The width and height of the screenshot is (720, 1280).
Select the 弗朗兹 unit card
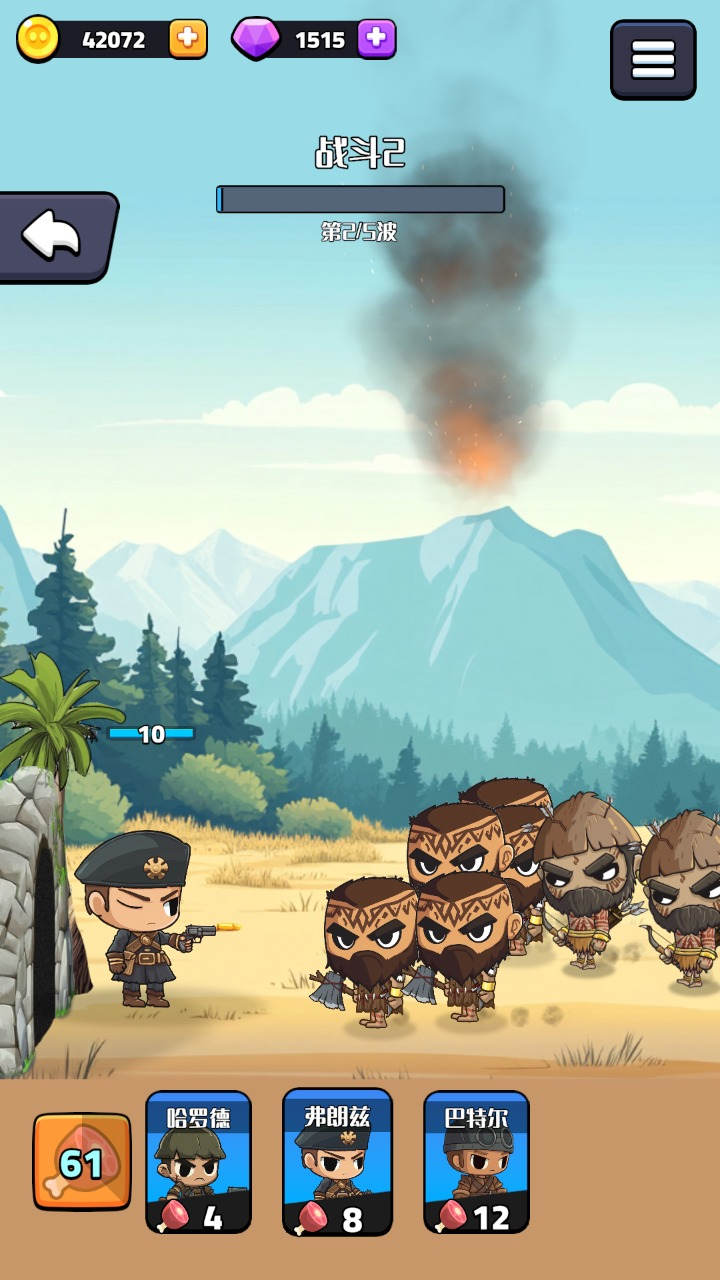tap(338, 1161)
